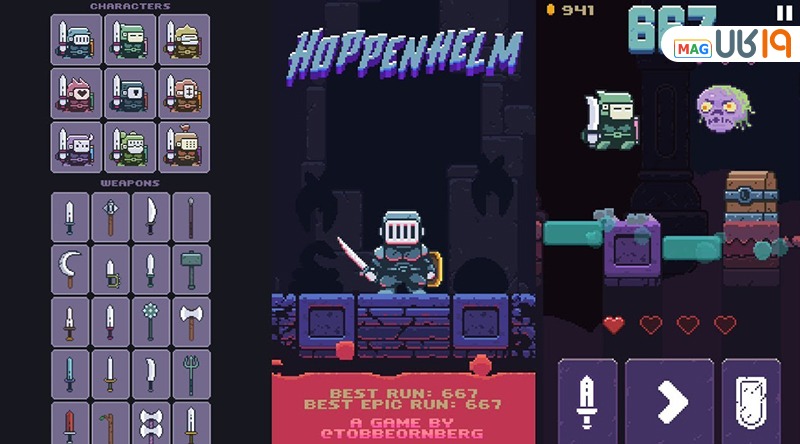Choose the double-bladed battle axe weapon
The width and height of the screenshot is (800, 444).
190,321
